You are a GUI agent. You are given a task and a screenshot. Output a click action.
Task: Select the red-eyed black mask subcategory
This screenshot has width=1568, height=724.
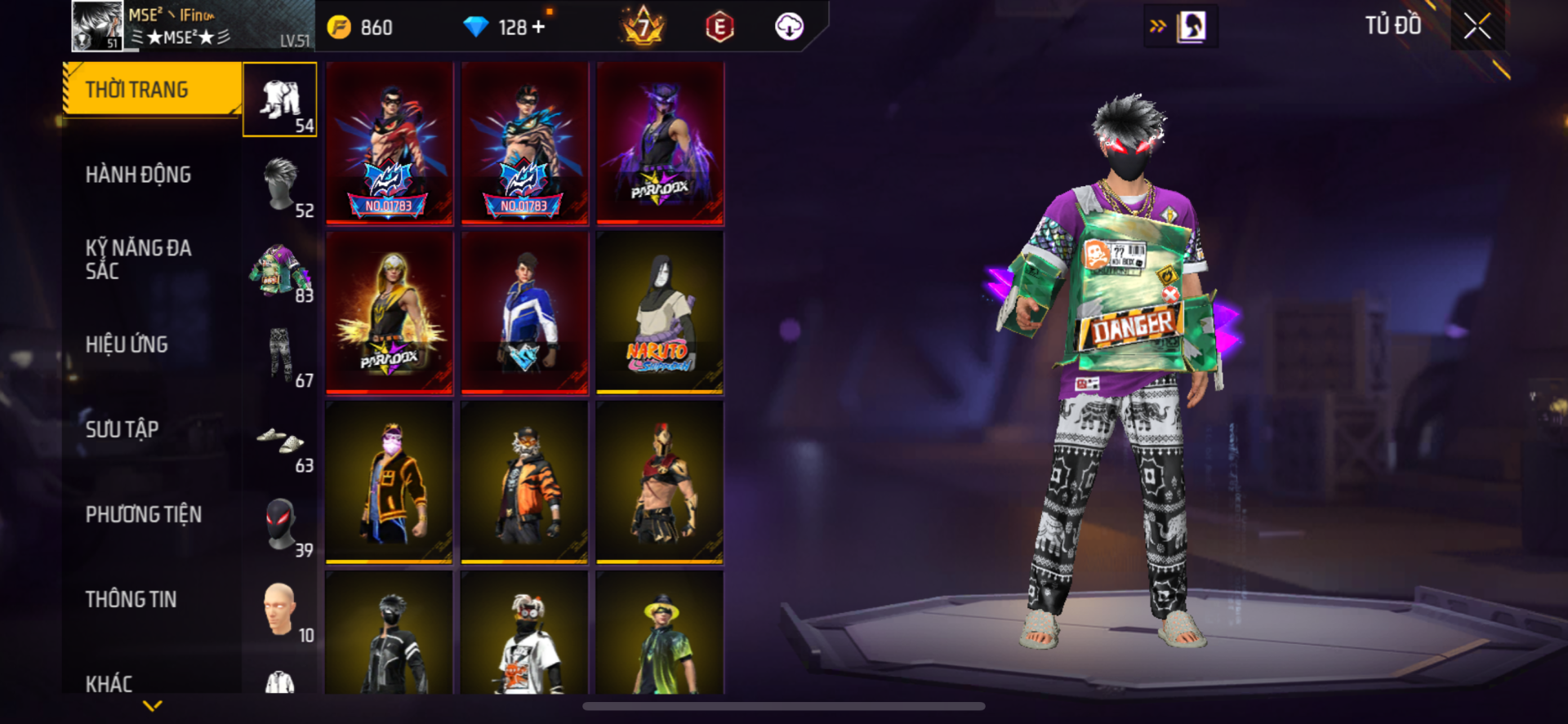[280, 525]
